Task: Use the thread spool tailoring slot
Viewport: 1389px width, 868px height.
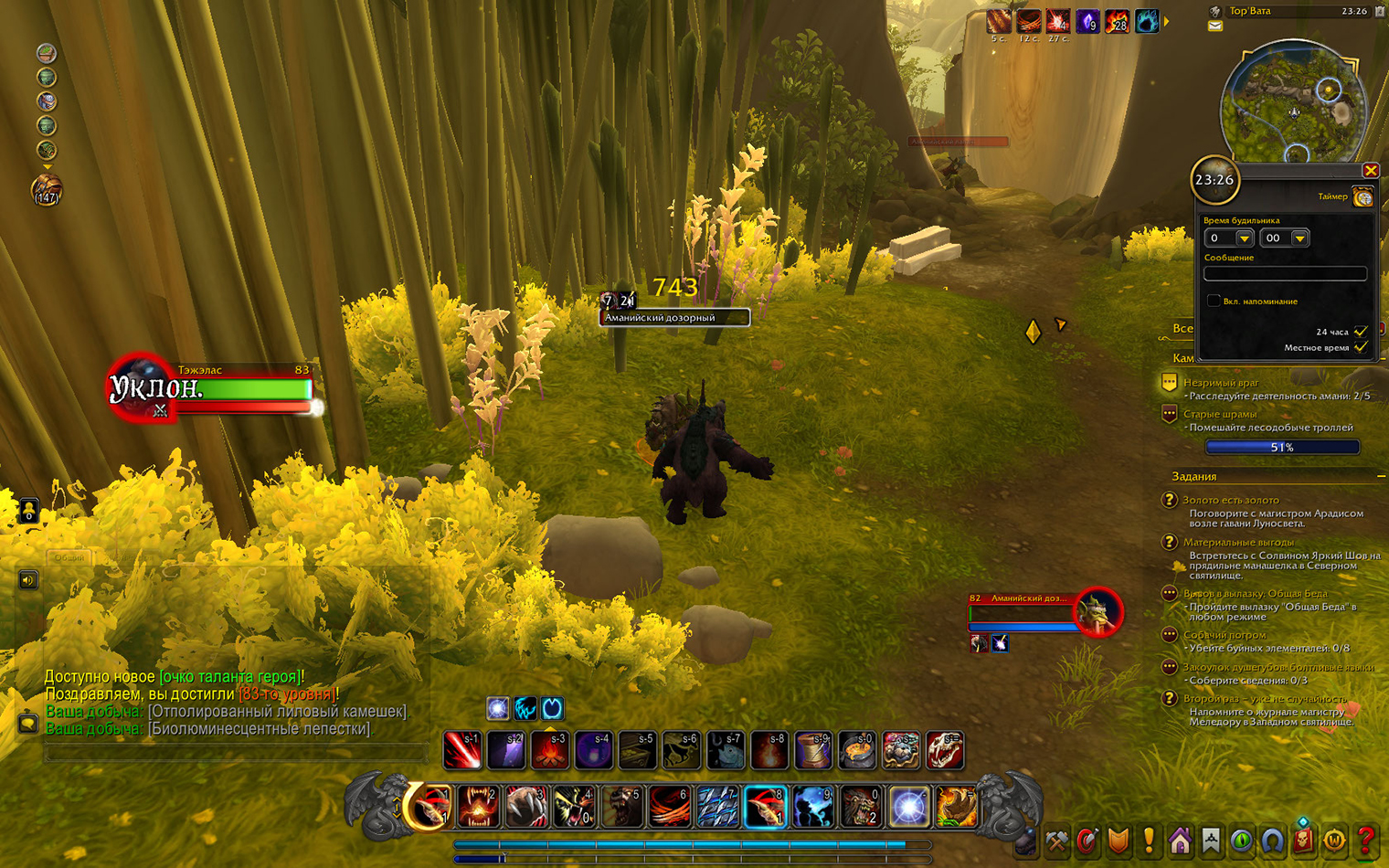Action: [812, 750]
